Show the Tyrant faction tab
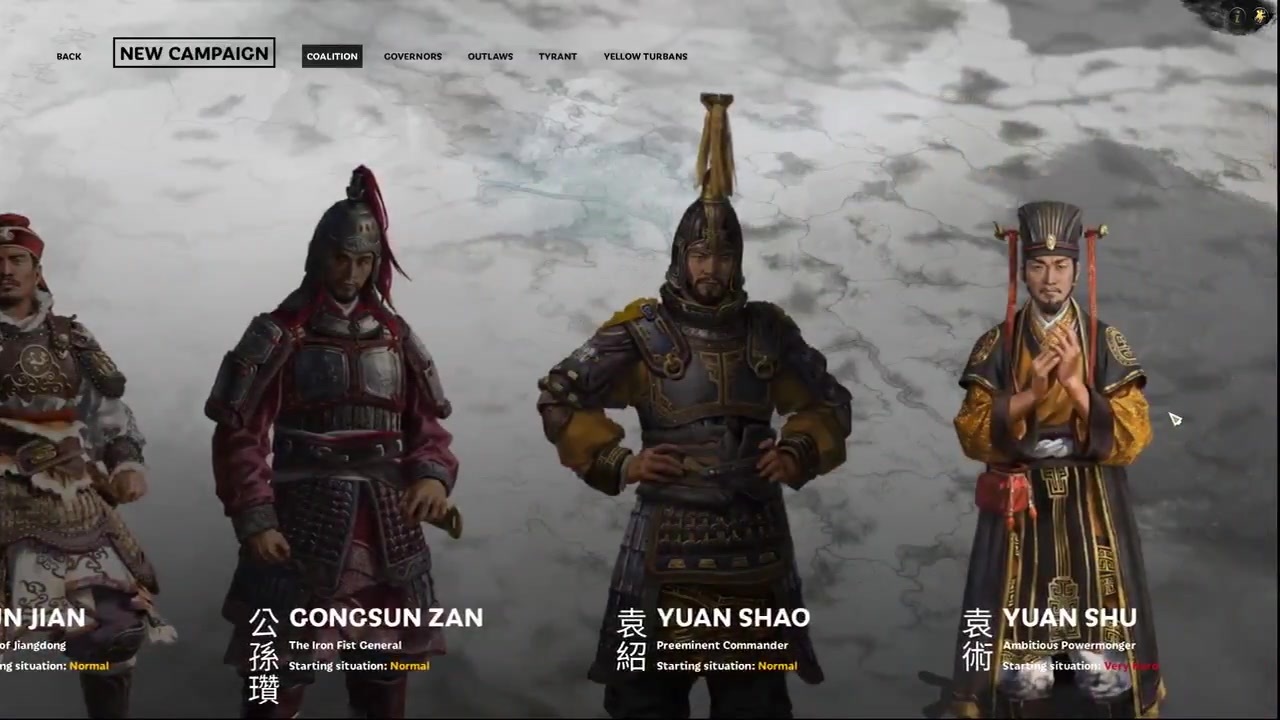 pyautogui.click(x=557, y=56)
